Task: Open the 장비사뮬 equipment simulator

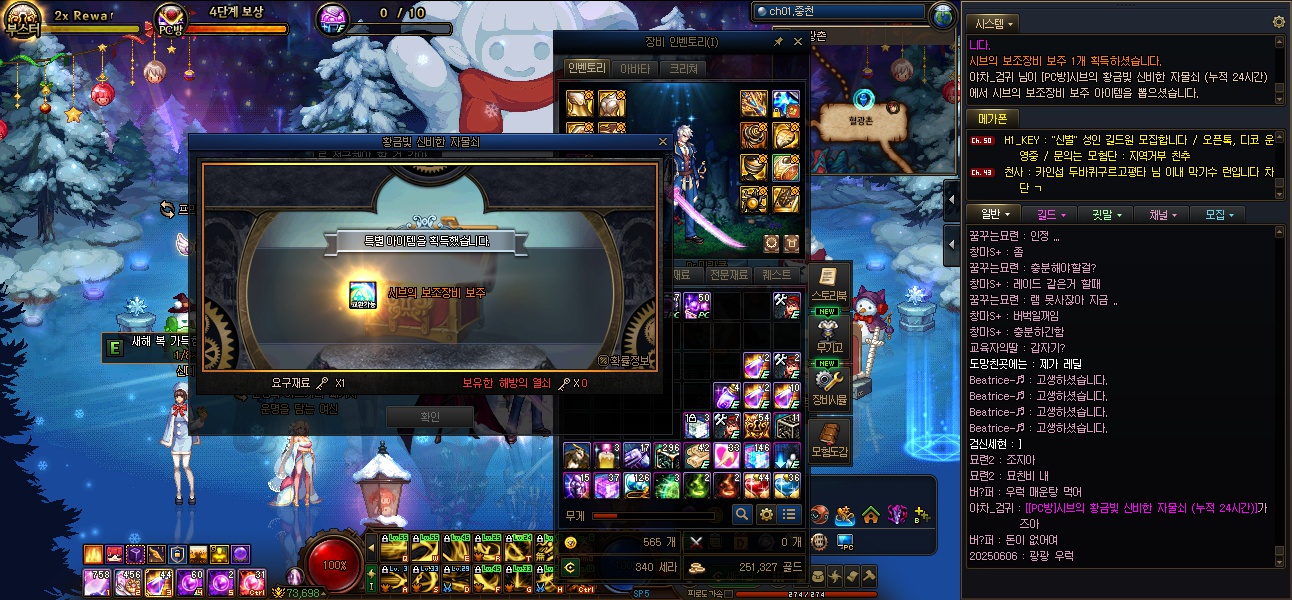Action: coord(829,387)
